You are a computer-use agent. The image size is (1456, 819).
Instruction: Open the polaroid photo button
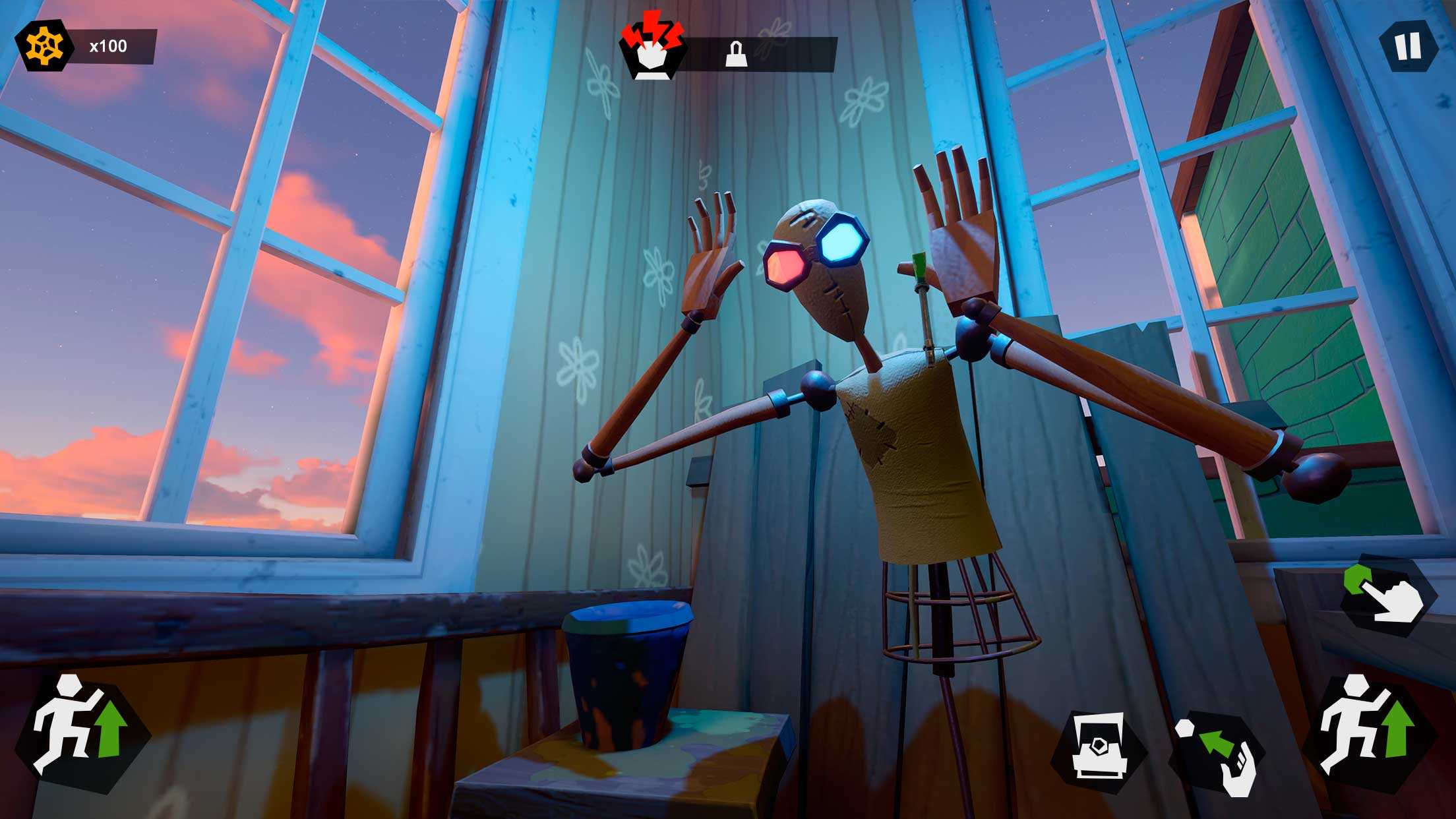click(x=1097, y=752)
